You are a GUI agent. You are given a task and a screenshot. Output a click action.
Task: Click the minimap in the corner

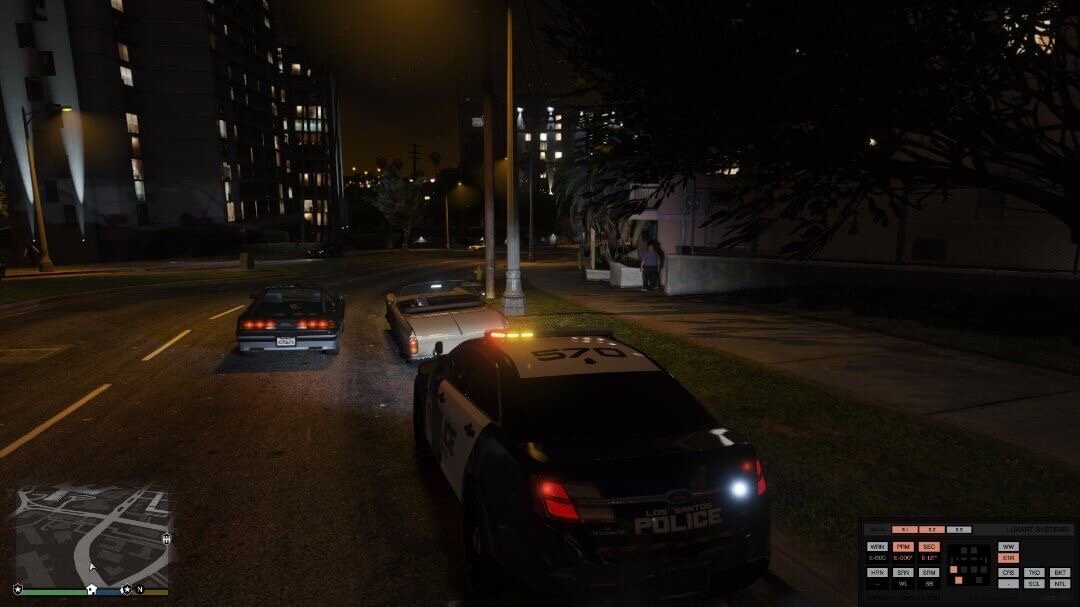click(92, 535)
